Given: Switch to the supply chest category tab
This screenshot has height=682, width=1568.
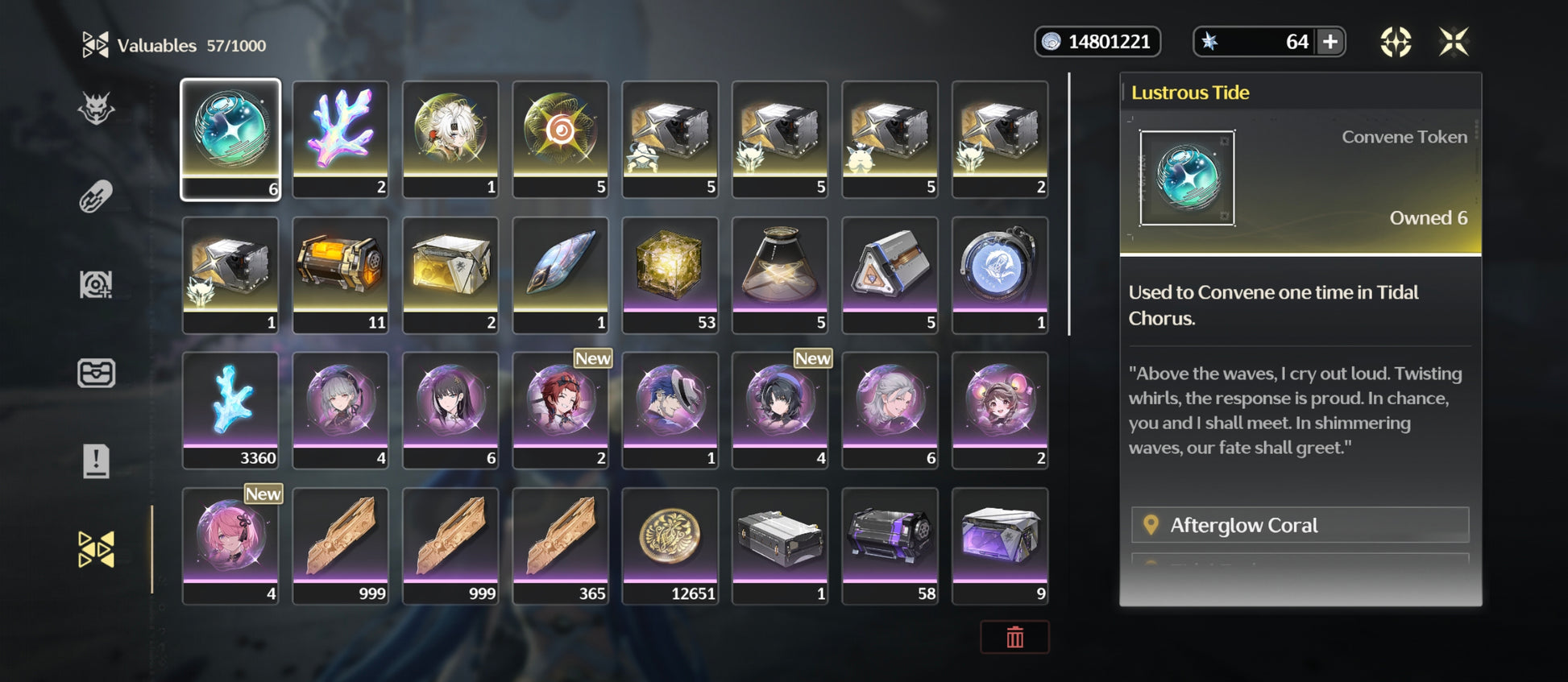Looking at the screenshot, I should pyautogui.click(x=96, y=373).
